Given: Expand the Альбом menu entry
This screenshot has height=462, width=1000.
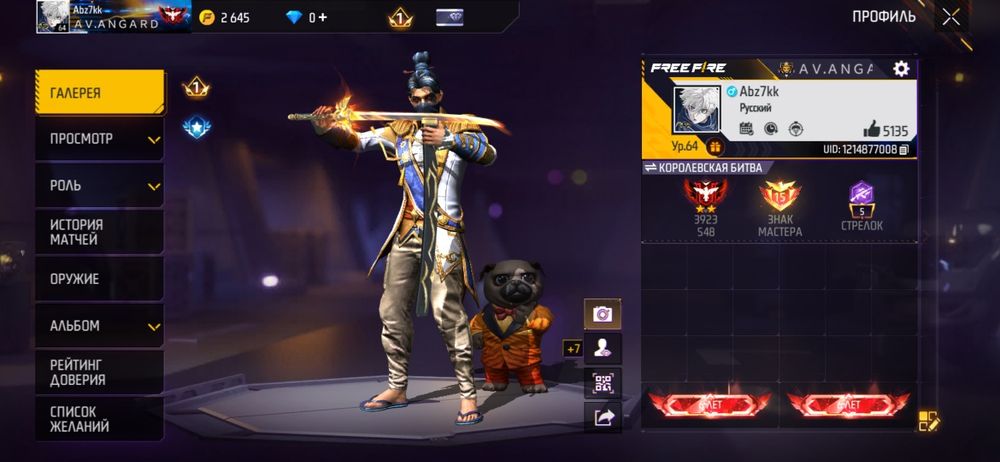Looking at the screenshot, I should [x=99, y=326].
